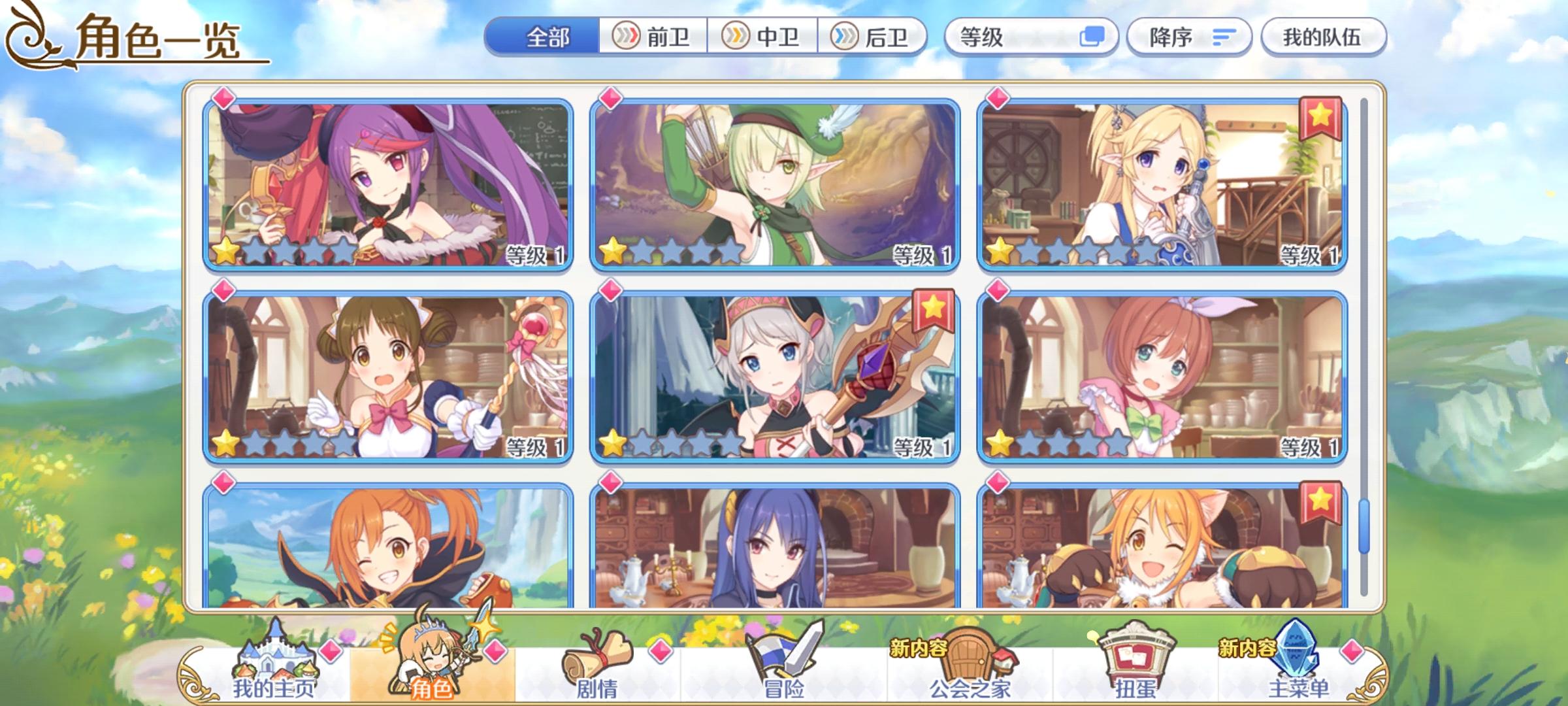
Task: Select the 中卫 midguard filter button
Action: coord(764,37)
